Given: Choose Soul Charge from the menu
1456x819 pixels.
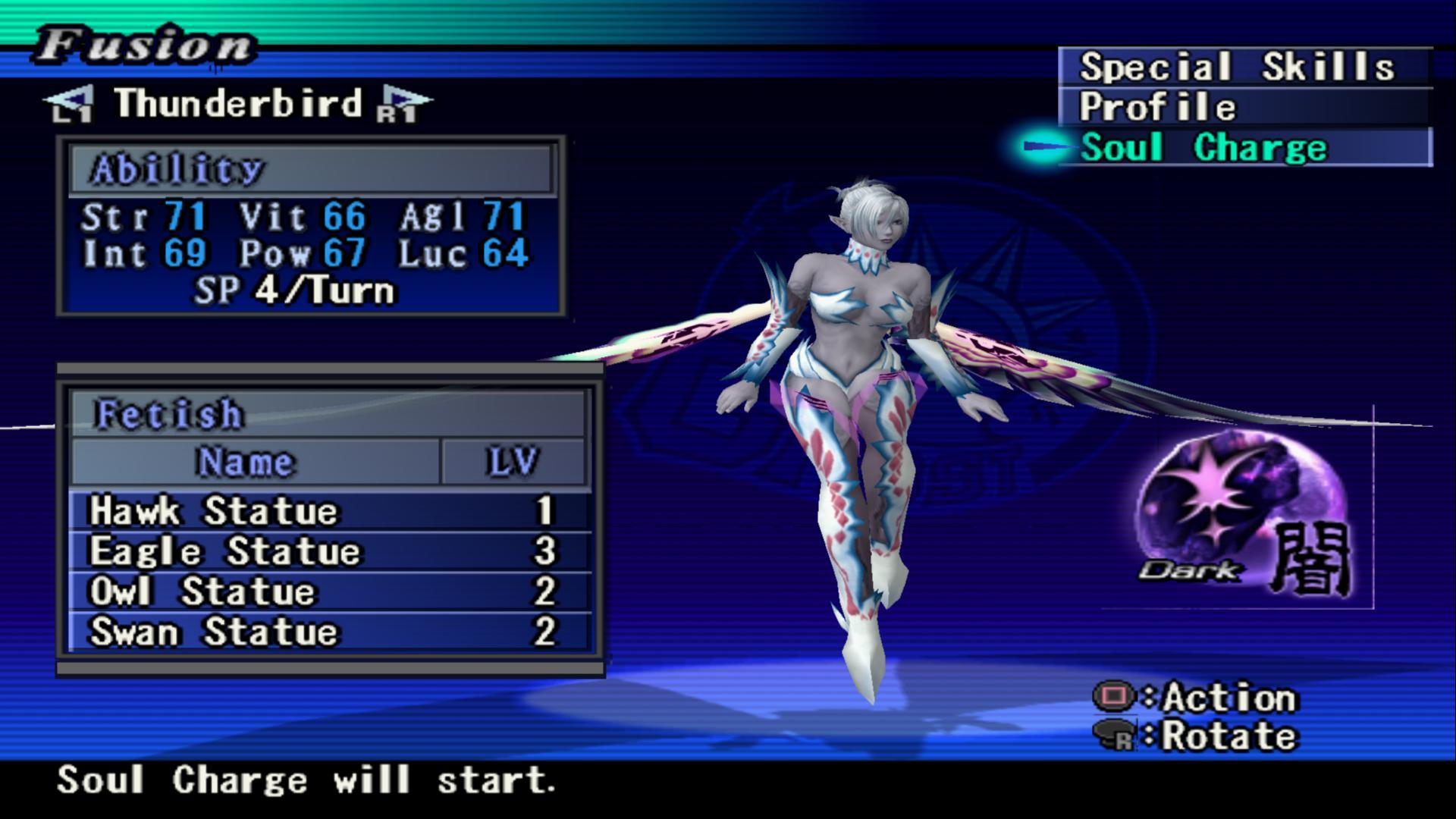Looking at the screenshot, I should 1242,147.
